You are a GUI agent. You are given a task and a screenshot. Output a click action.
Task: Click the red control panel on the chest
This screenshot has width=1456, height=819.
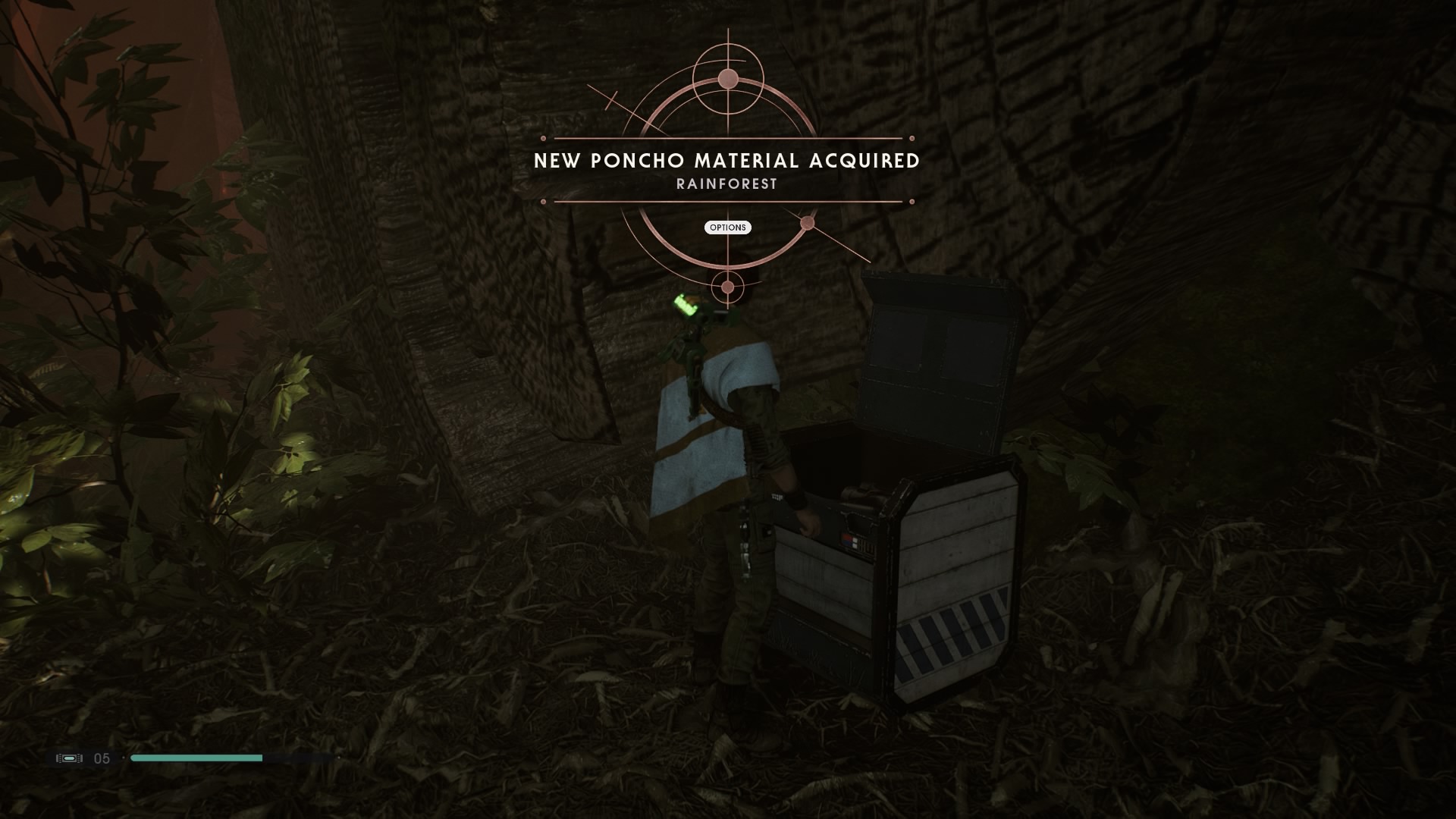pos(849,540)
